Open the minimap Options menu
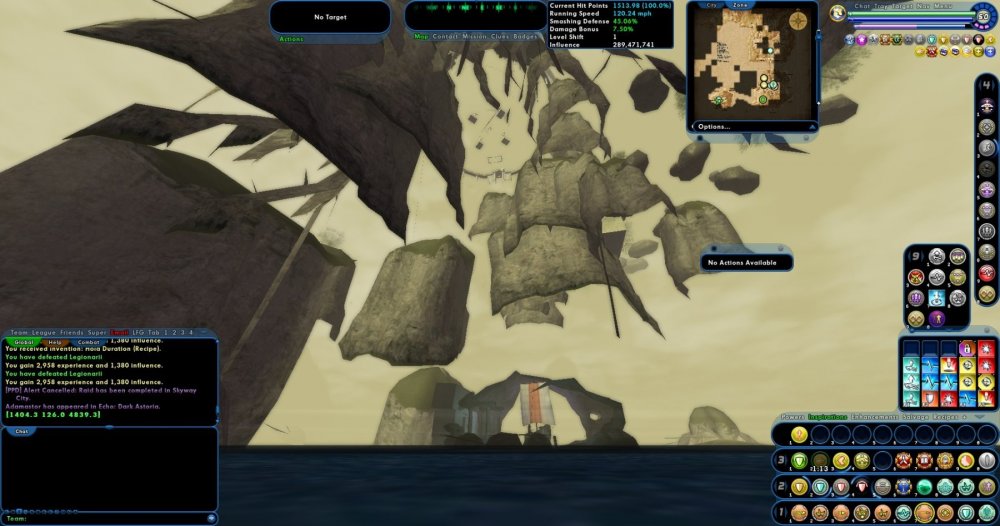Screen dimensions: 1000x526 click(714, 127)
